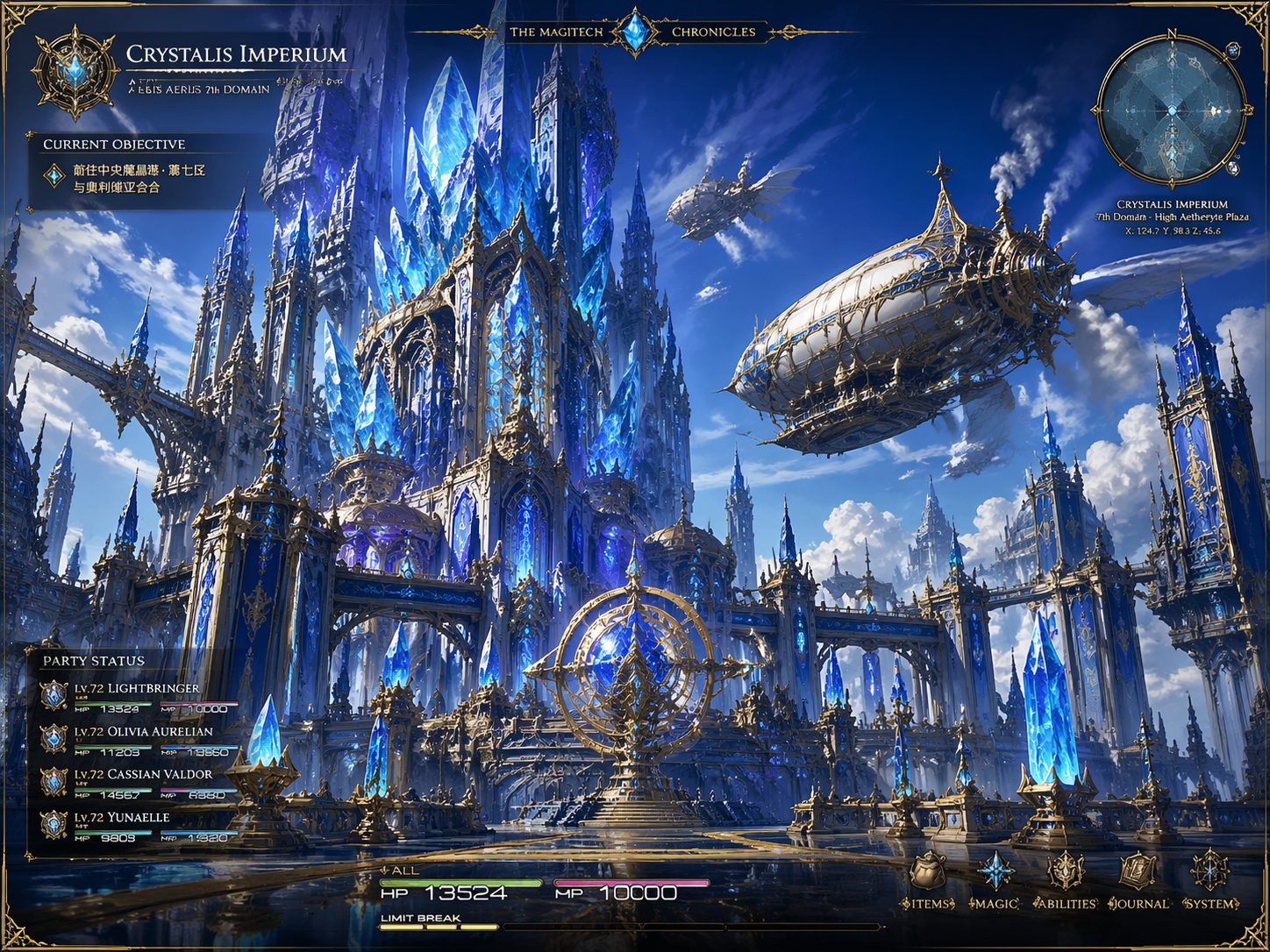1270x952 pixels.
Task: Click the circular minimap
Action: tap(1172, 110)
